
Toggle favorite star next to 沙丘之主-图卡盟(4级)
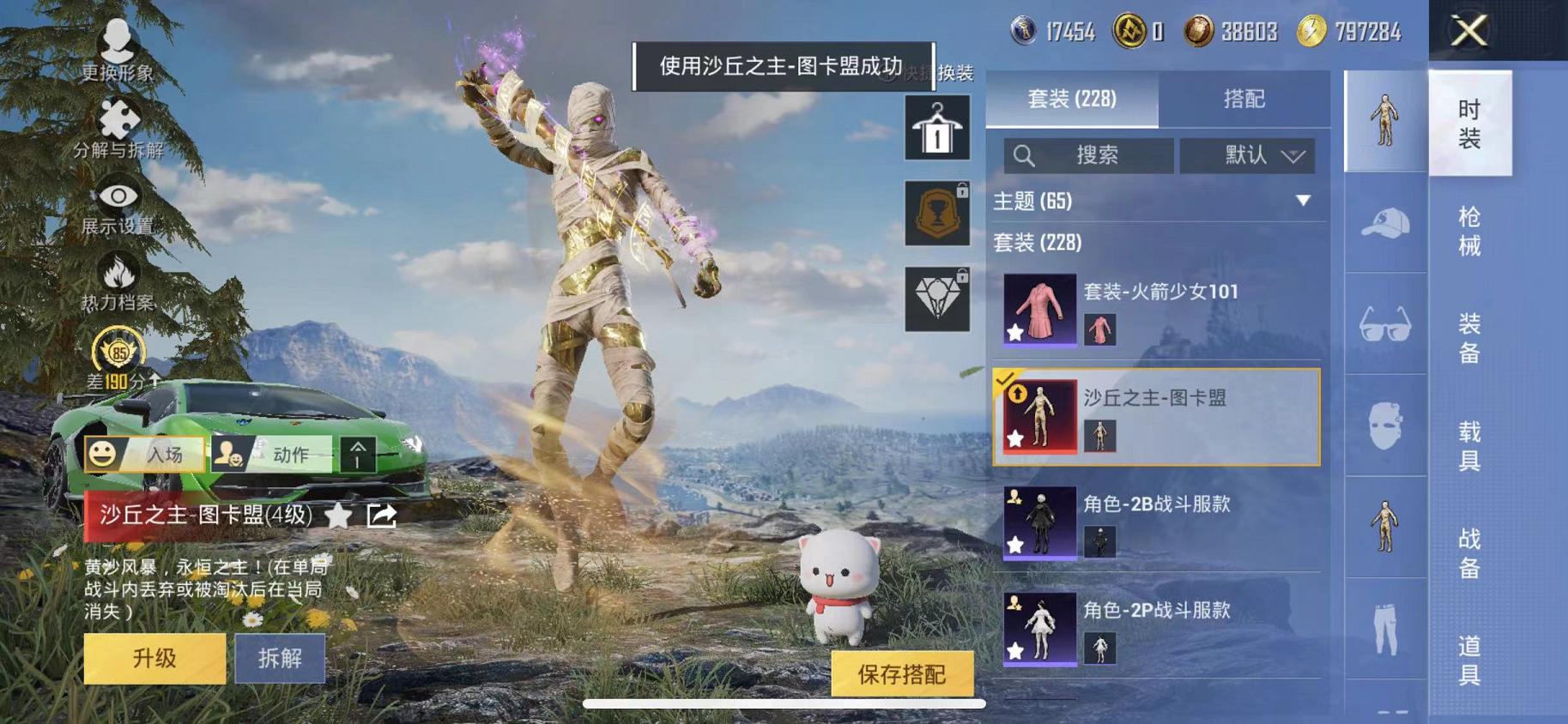(336, 516)
